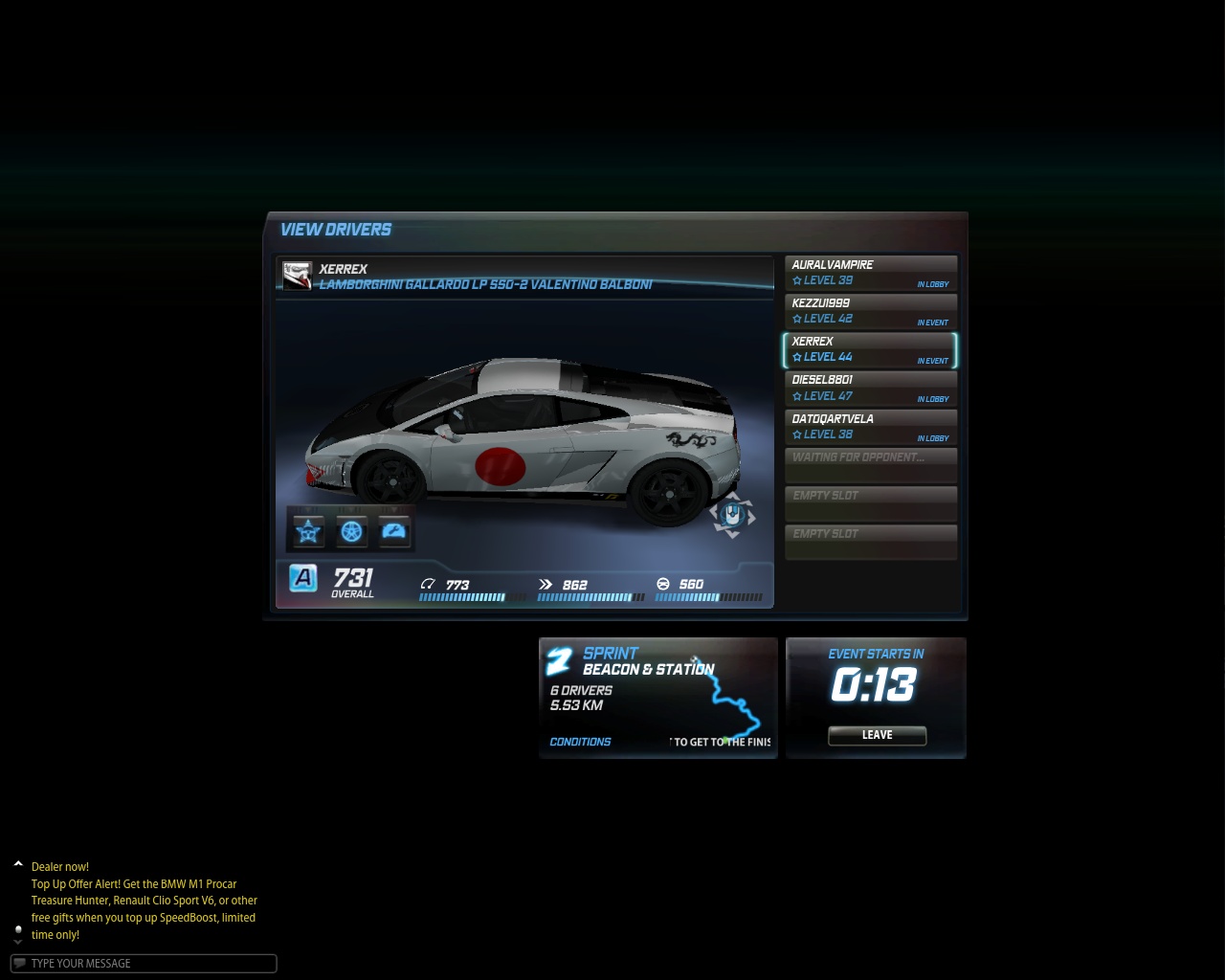Focus the Type Your Message chat box

click(x=144, y=964)
